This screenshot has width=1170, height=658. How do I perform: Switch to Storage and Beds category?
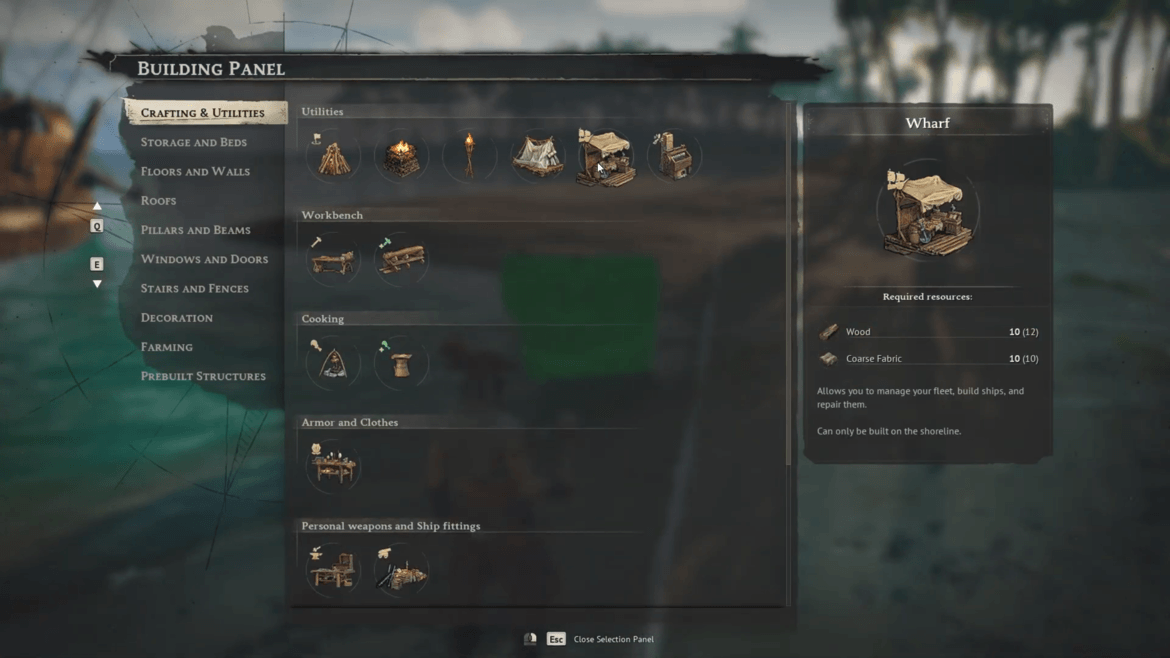193,142
